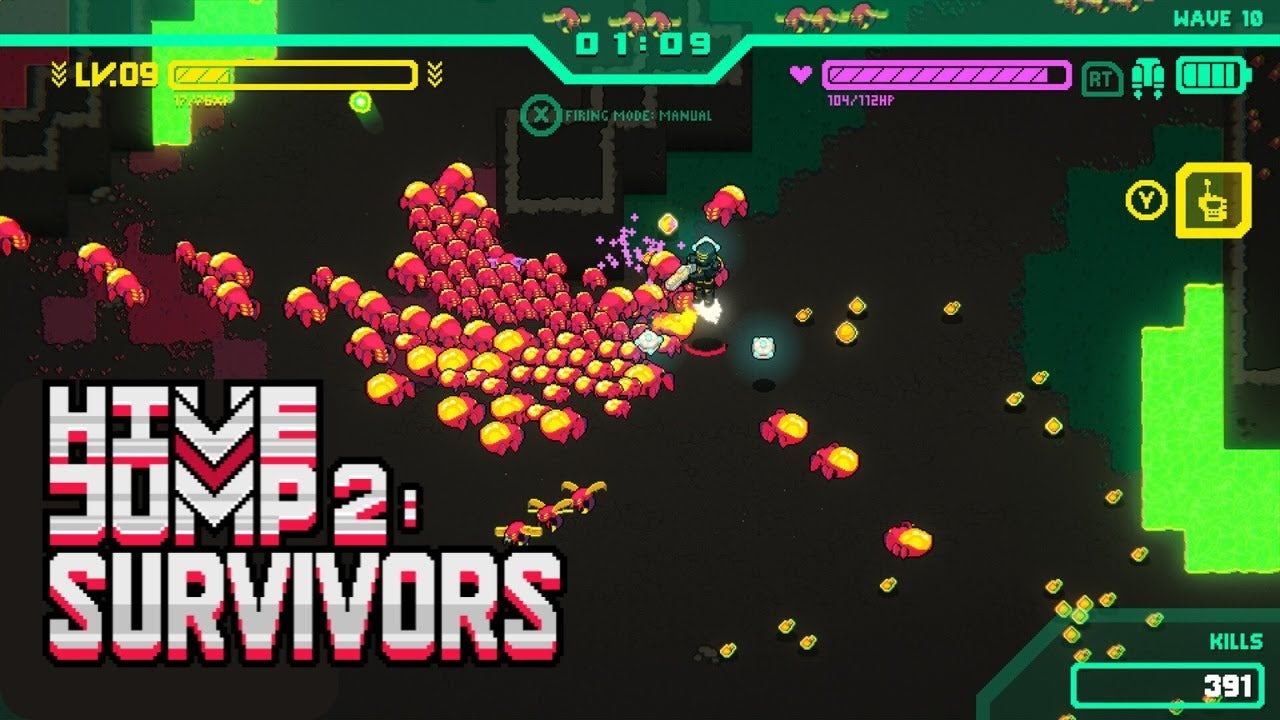The width and height of the screenshot is (1280, 720).
Task: Click the teal jetpack icon
Action: (x=1148, y=78)
